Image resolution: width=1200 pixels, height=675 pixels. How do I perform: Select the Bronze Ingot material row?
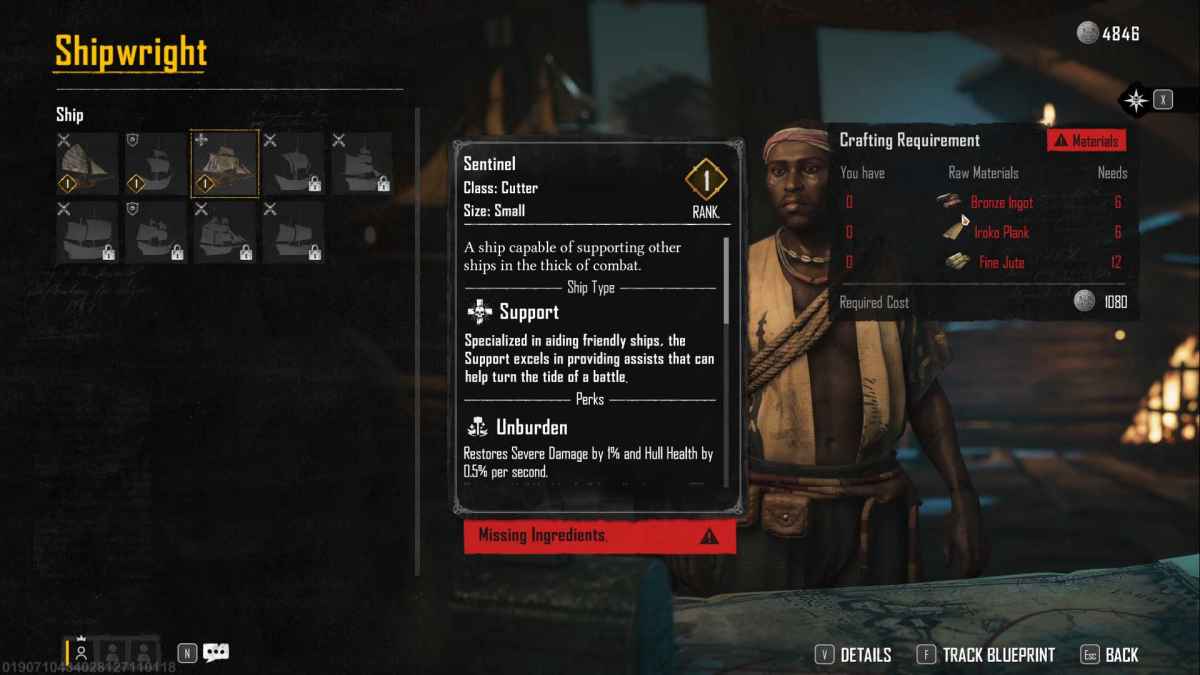click(x=983, y=203)
